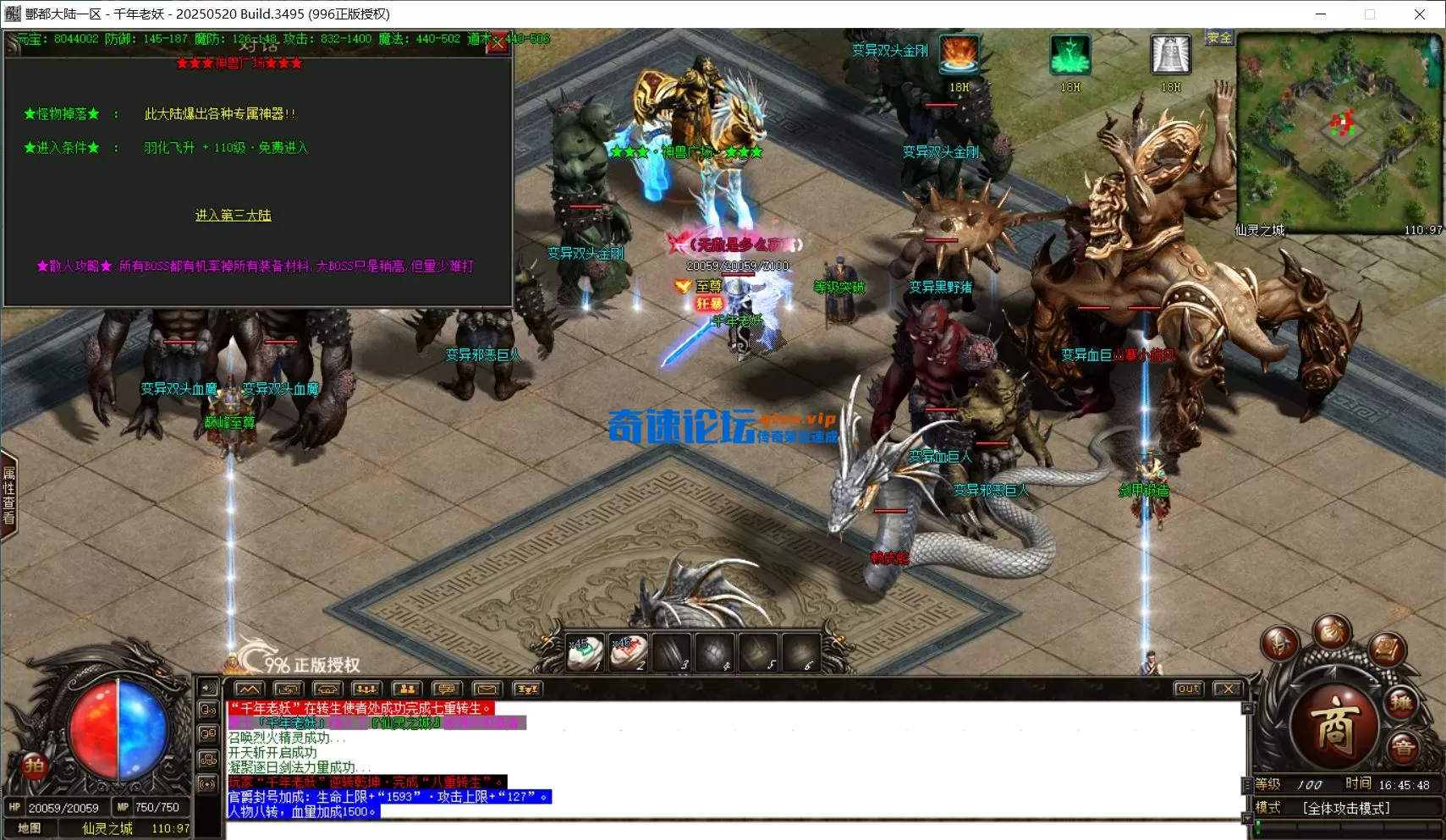Open character equipment via the helmet icon
The height and width of the screenshot is (840, 1446).
(1279, 642)
